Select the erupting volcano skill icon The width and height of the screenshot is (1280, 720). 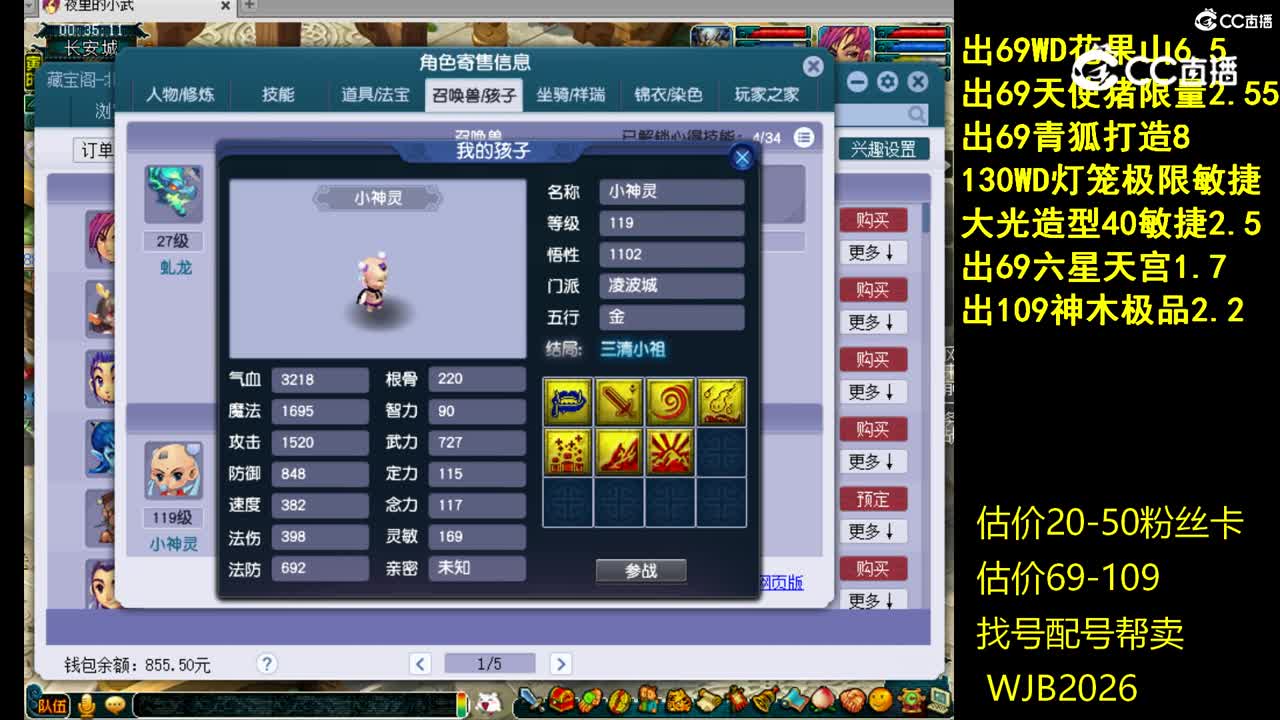click(621, 451)
